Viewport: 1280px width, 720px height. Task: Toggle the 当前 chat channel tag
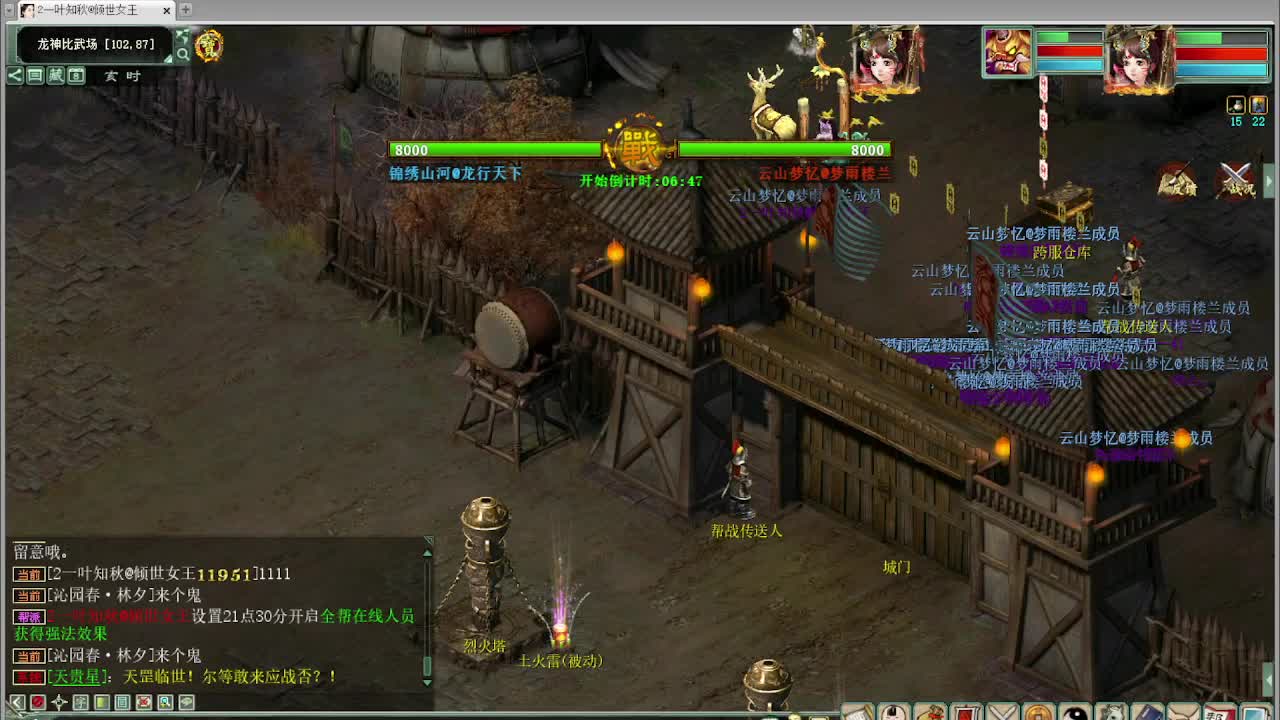coord(30,574)
